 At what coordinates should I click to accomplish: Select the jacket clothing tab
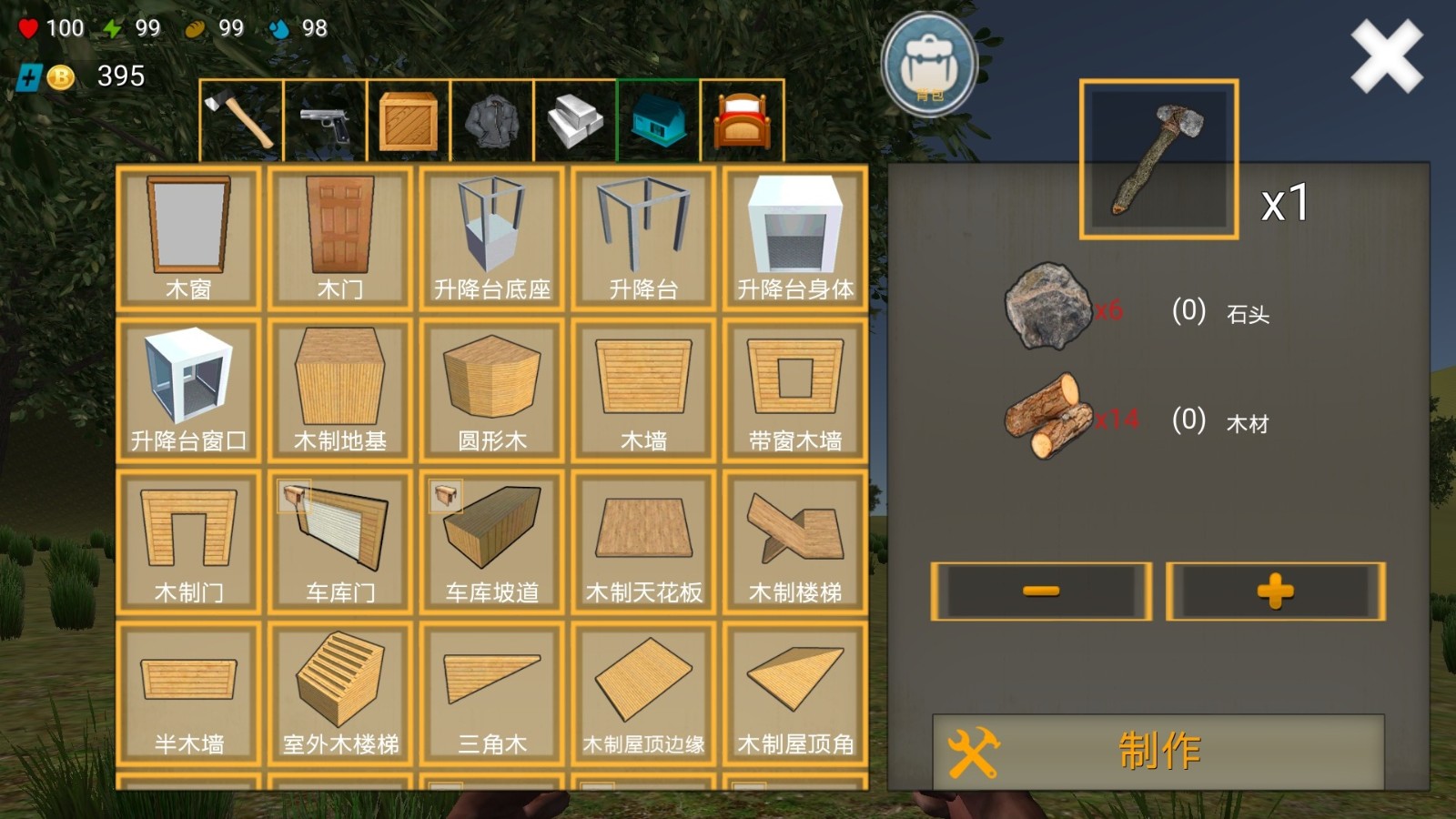coord(492,120)
